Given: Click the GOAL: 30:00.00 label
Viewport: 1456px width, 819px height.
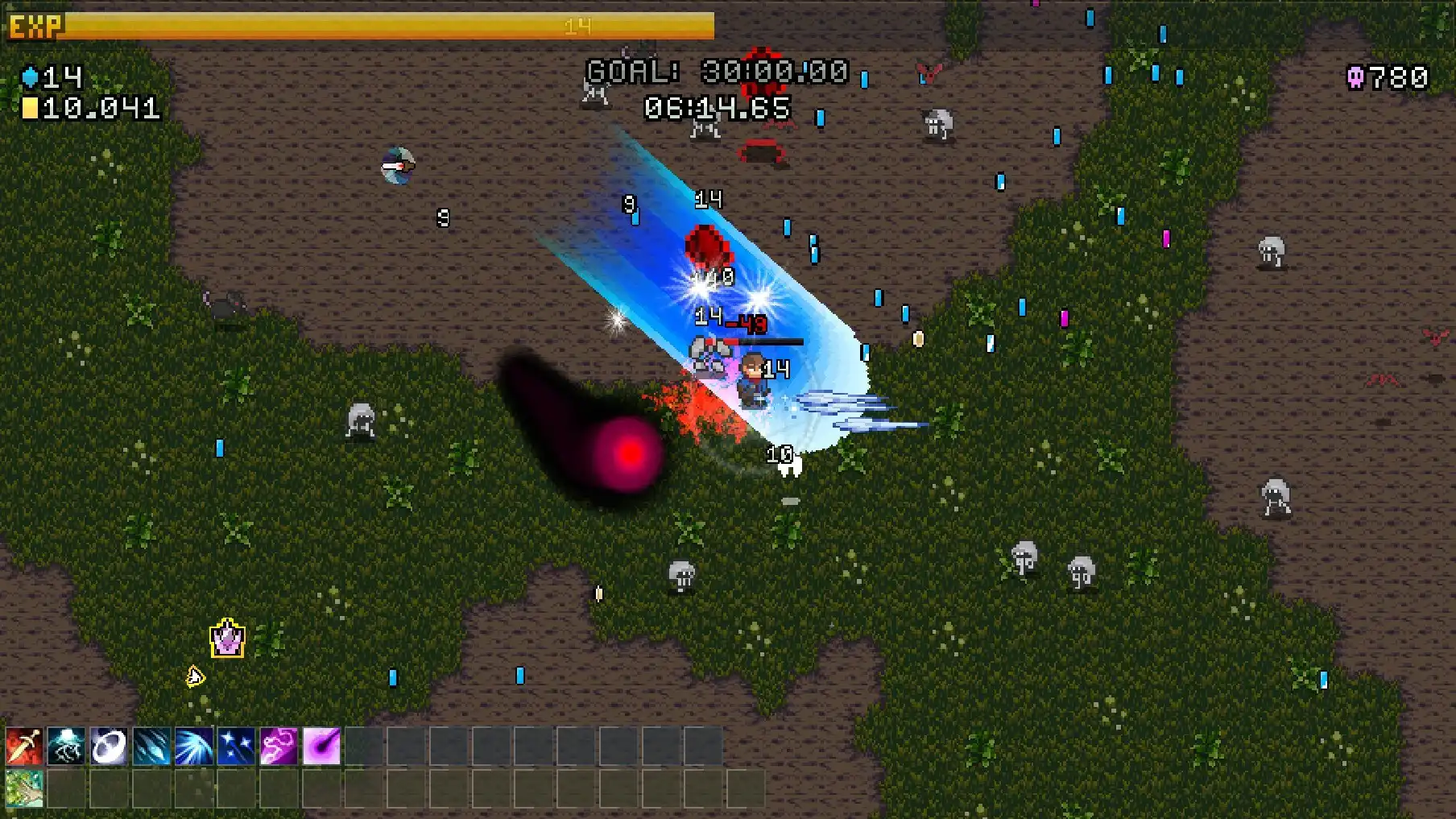Looking at the screenshot, I should [x=715, y=71].
